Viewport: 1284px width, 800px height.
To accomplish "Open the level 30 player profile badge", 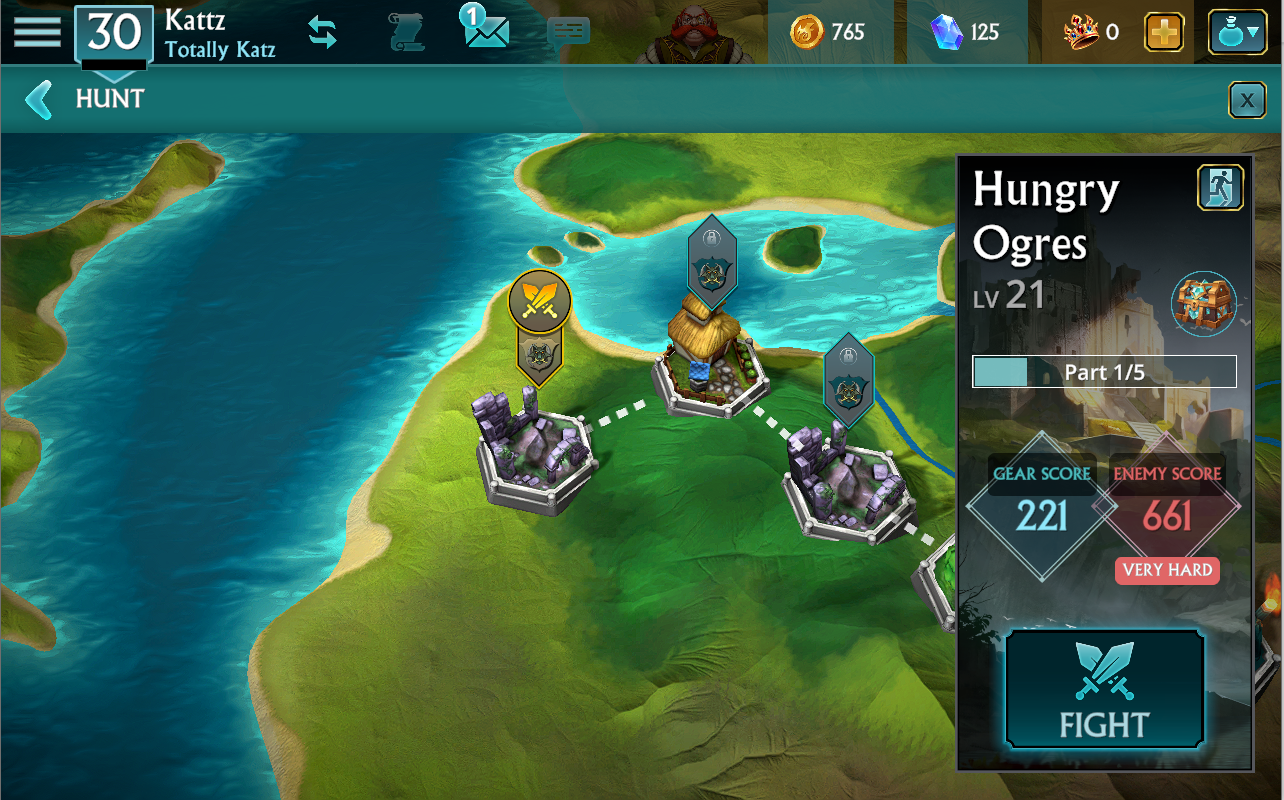I will [x=114, y=36].
